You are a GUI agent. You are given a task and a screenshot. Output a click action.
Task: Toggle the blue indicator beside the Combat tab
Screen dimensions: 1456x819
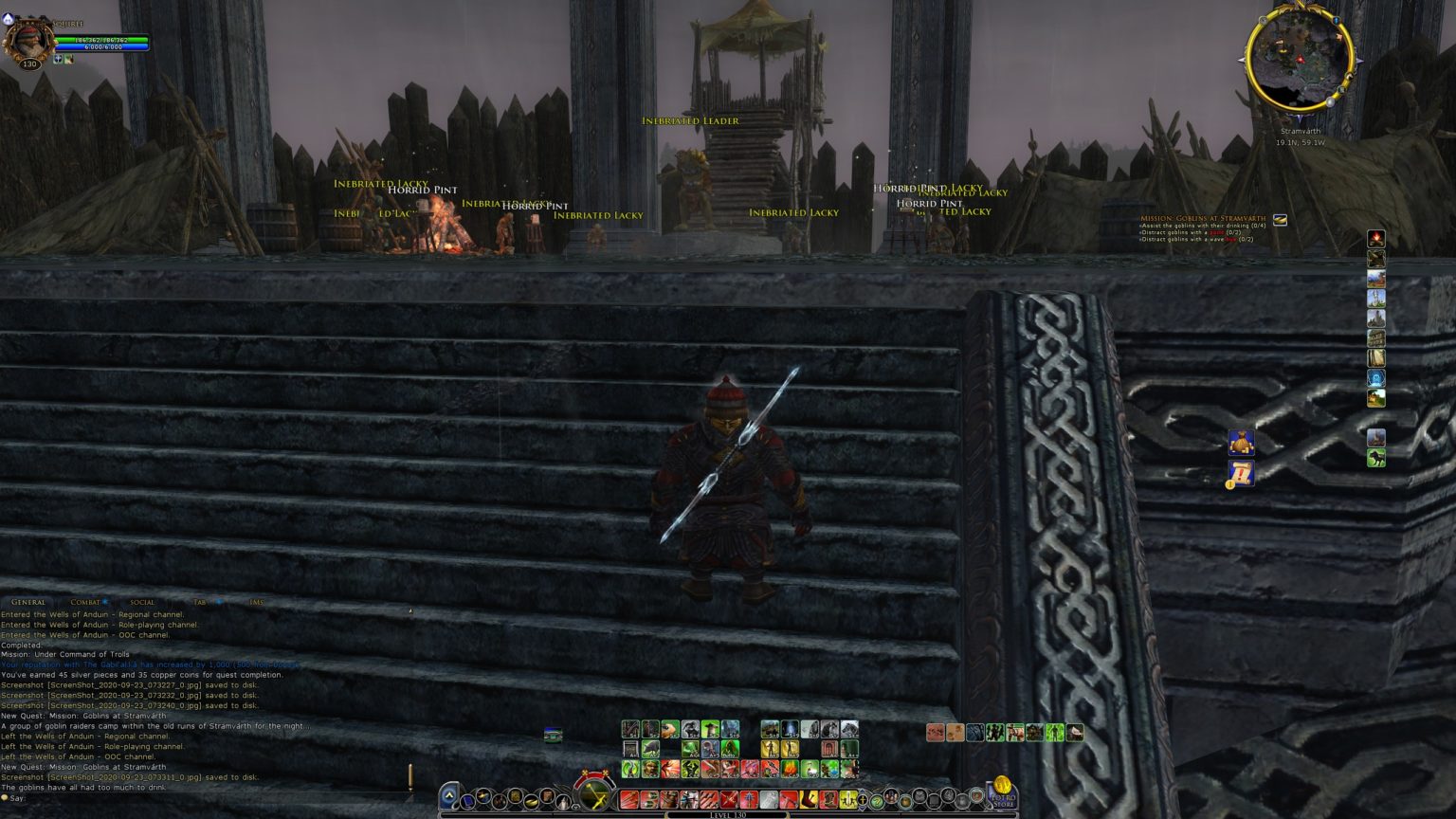click(x=104, y=601)
